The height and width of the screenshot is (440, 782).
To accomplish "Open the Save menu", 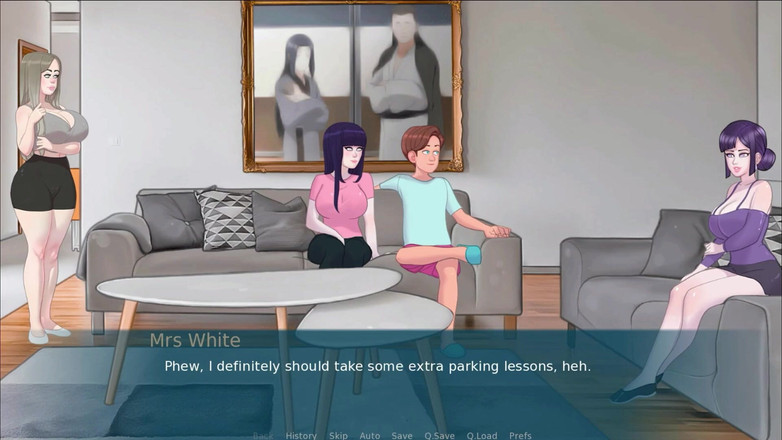I will [402, 435].
